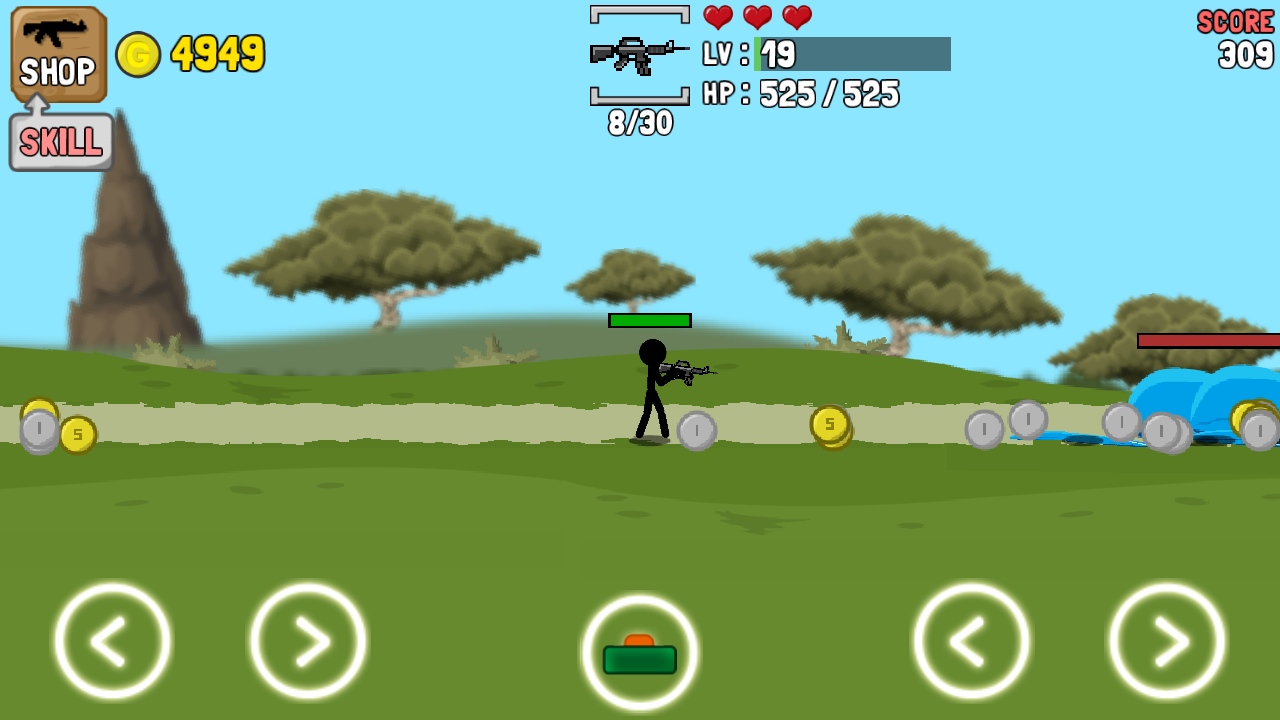The width and height of the screenshot is (1280, 720).
Task: Click the first red heart life icon
Action: tap(717, 17)
